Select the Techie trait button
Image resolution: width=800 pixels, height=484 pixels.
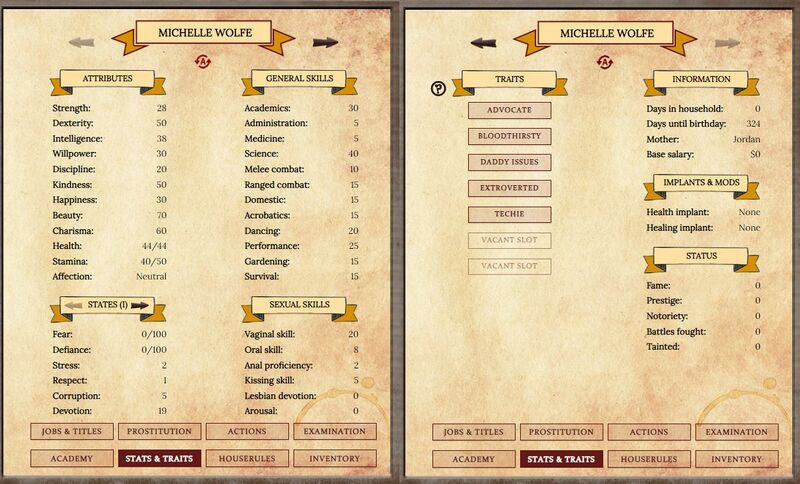click(x=509, y=214)
